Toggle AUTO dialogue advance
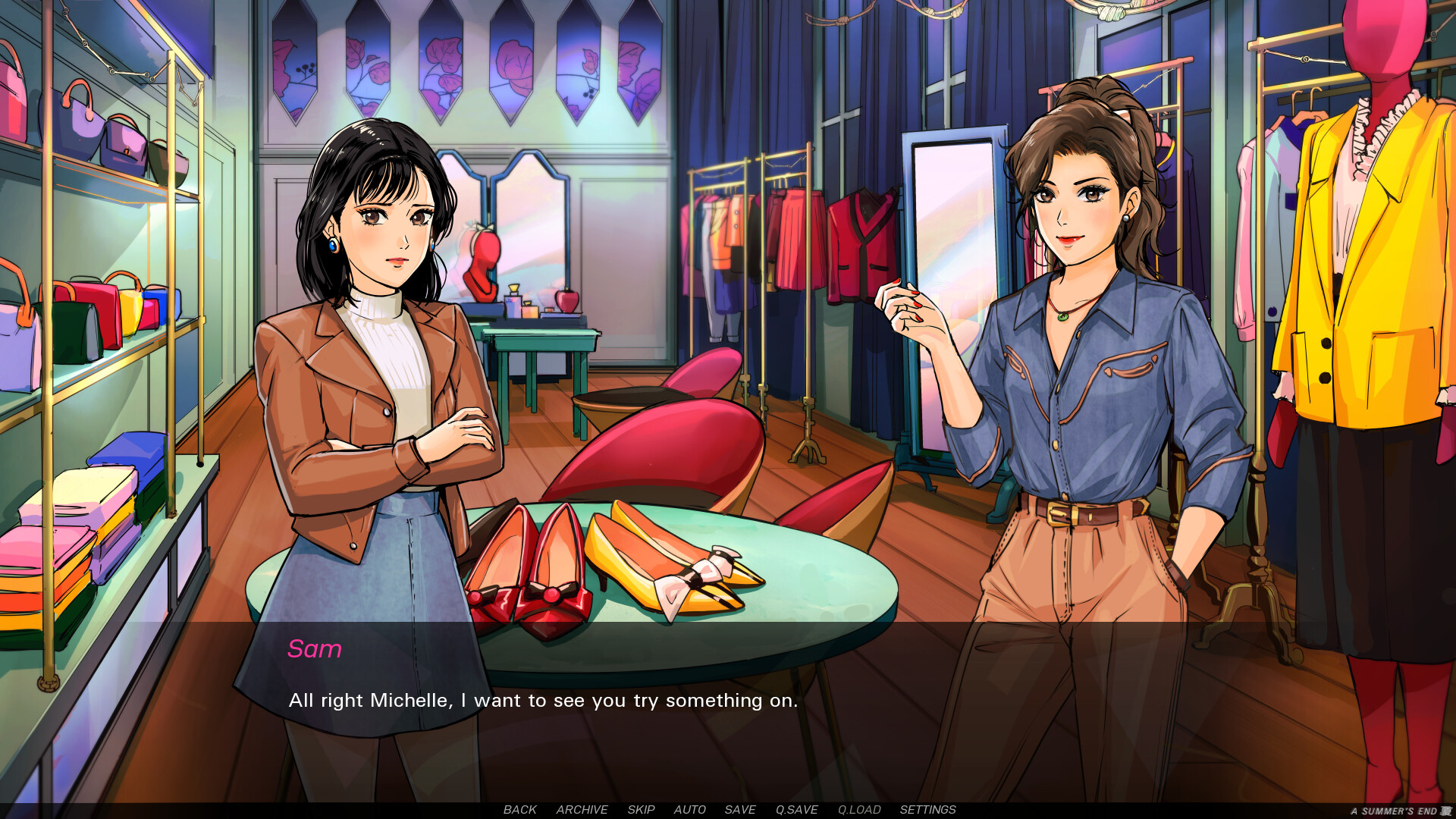Screen dimensions: 1456x819 689,810
